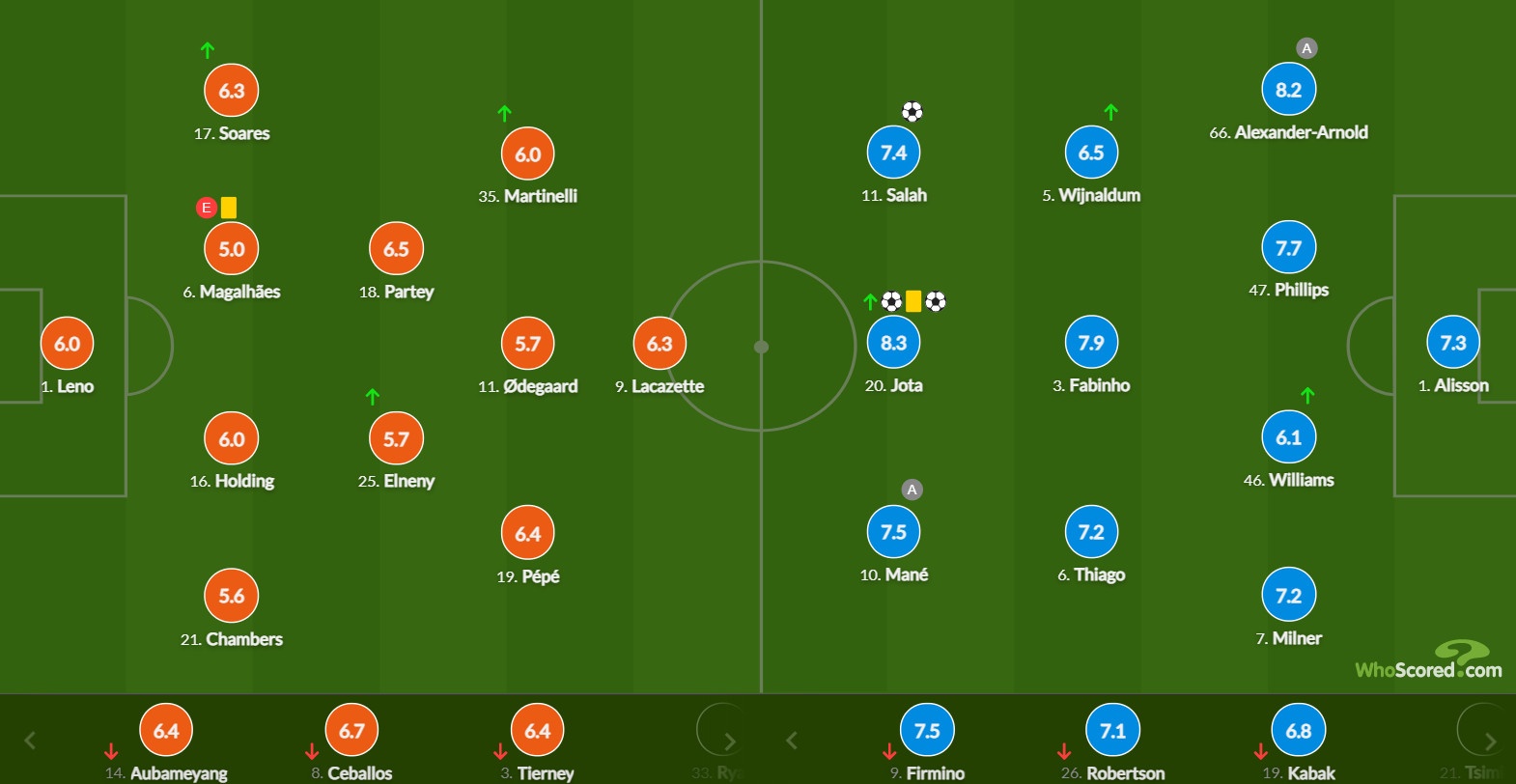Open Fabinho's player rating
This screenshot has width=1516, height=784.
click(1091, 342)
